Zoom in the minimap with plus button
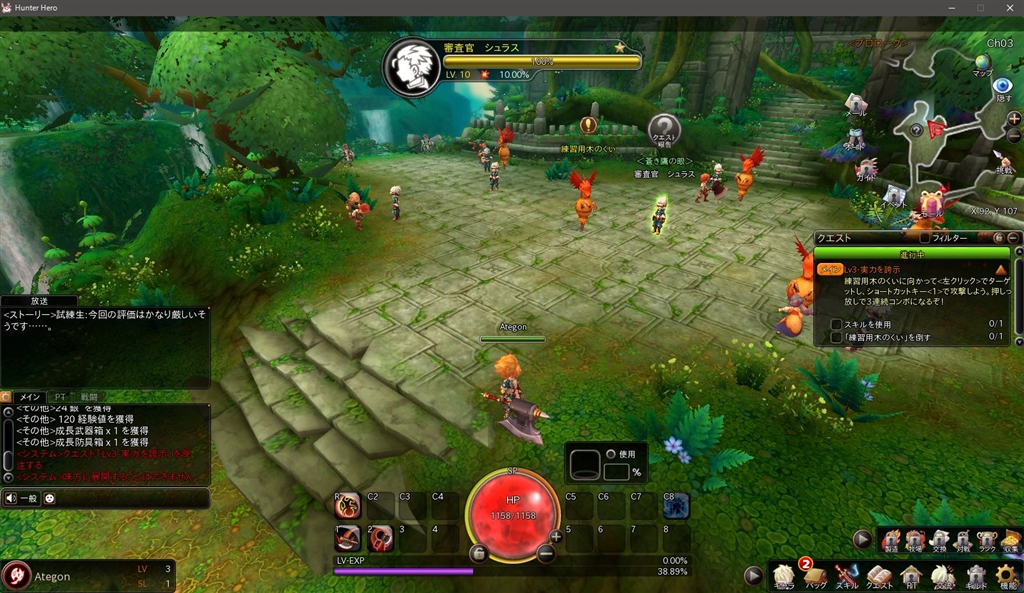Viewport: 1024px width, 593px height. click(1014, 118)
